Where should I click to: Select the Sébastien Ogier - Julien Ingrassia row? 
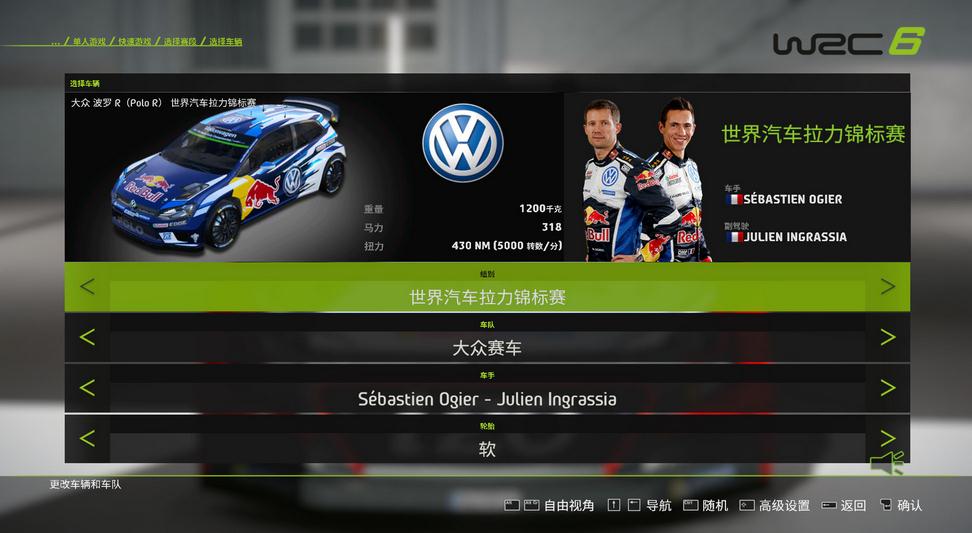487,399
